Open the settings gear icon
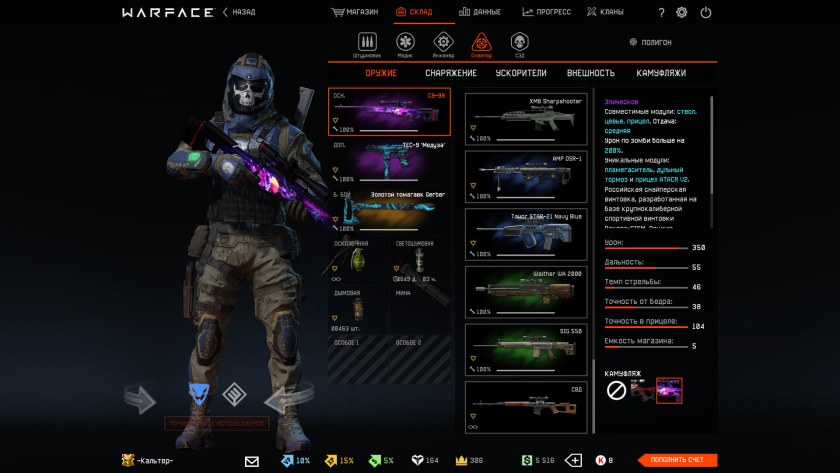 point(682,13)
